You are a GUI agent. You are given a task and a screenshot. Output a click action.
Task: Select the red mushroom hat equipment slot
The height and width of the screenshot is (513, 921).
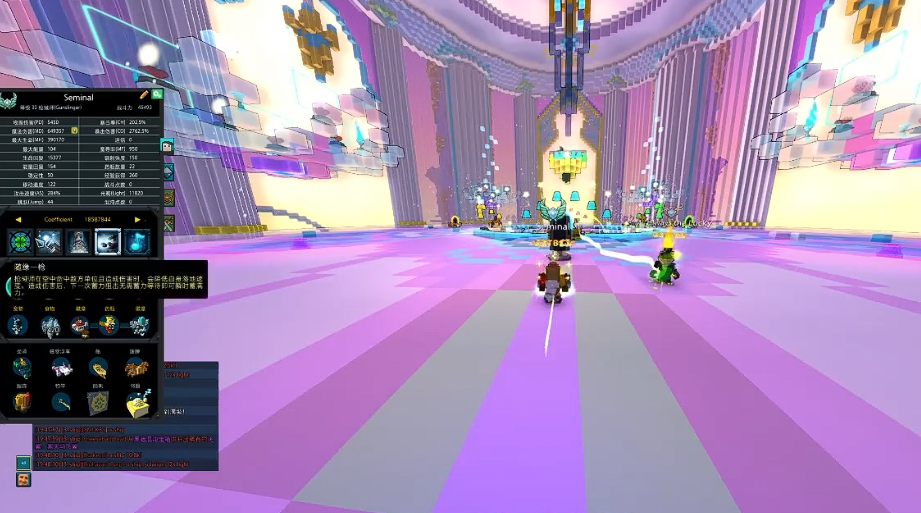click(80, 325)
